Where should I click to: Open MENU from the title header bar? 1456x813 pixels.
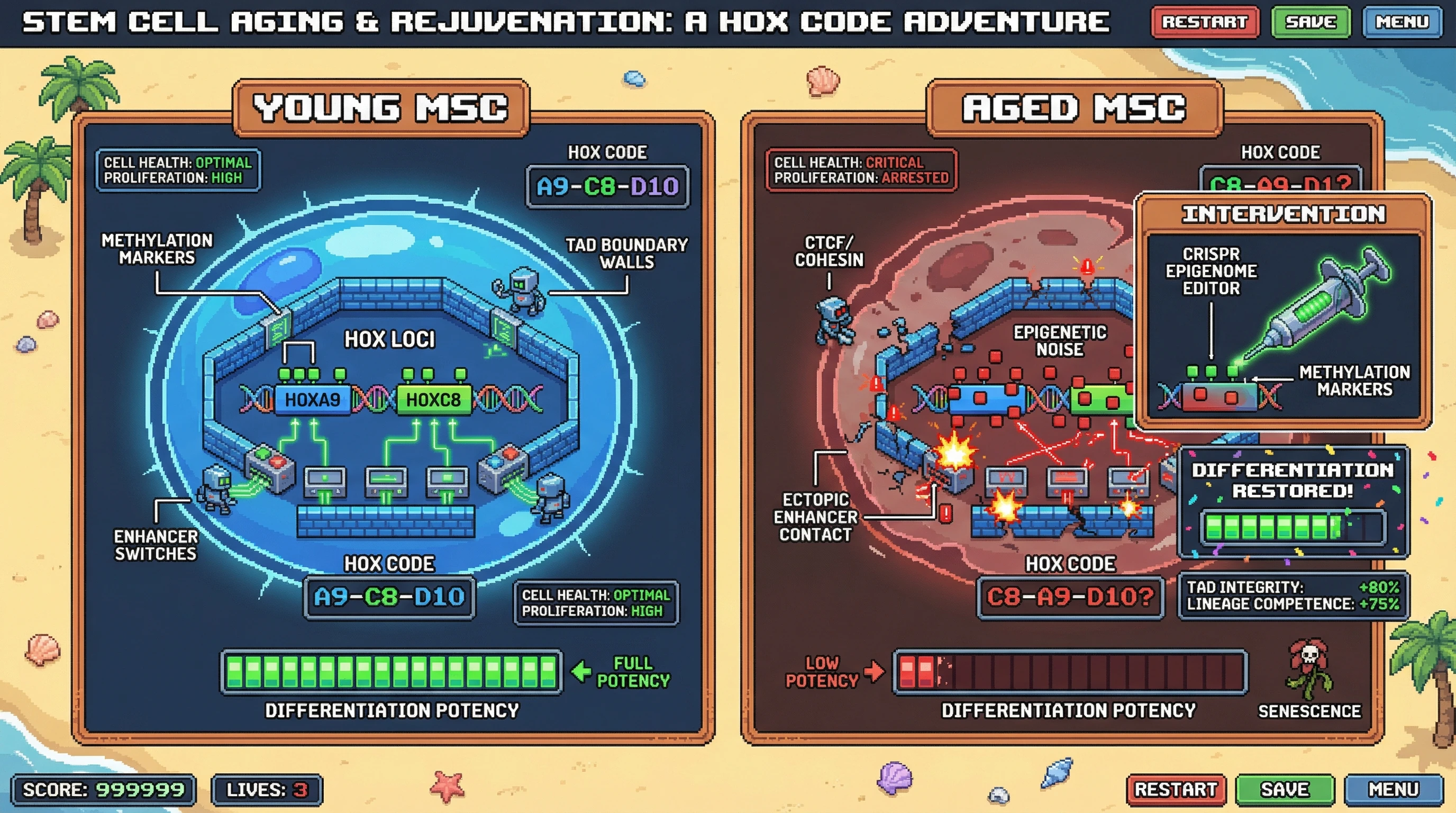click(1402, 22)
